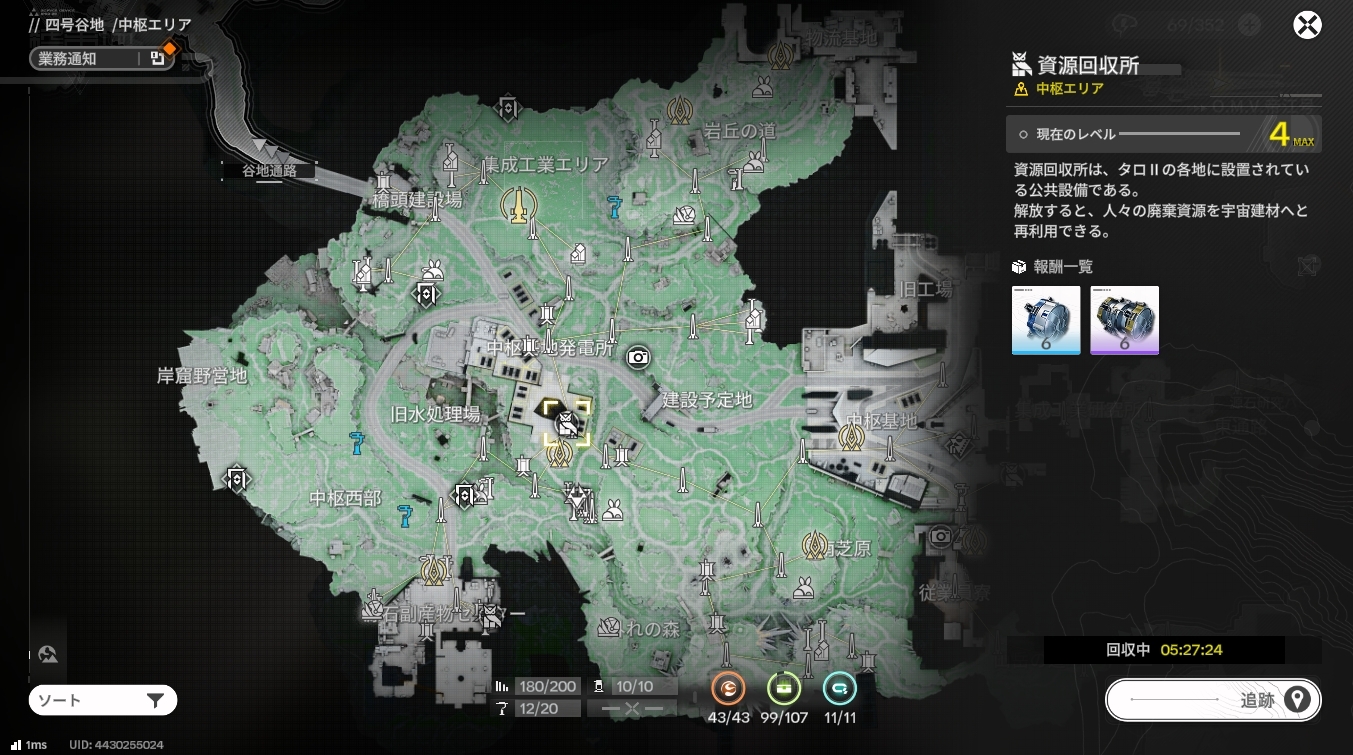Select the yellow tower marker at 集成工業エリア

coord(517,205)
